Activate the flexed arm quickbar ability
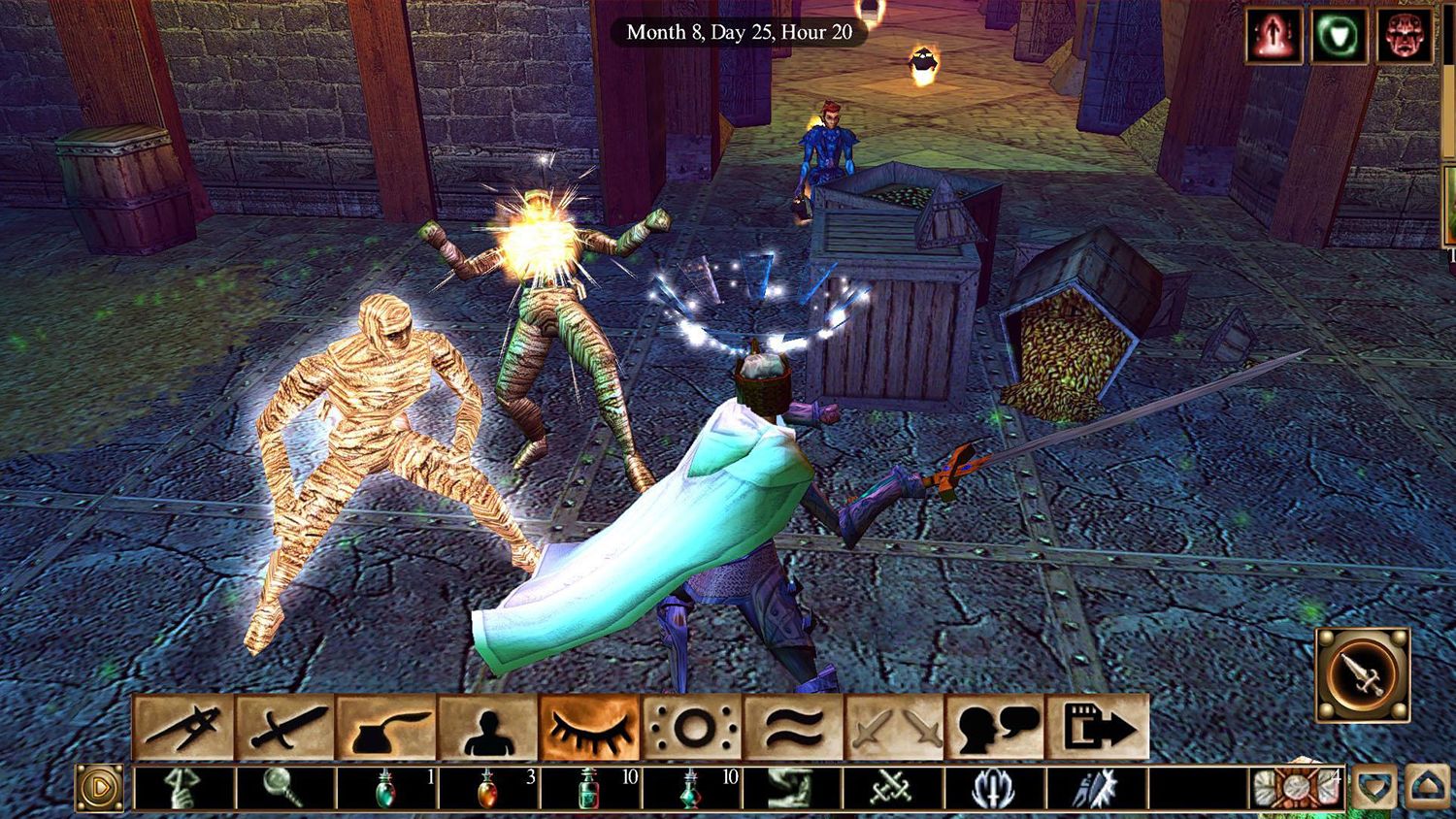Screen dimensions: 1456x819 pos(793,788)
